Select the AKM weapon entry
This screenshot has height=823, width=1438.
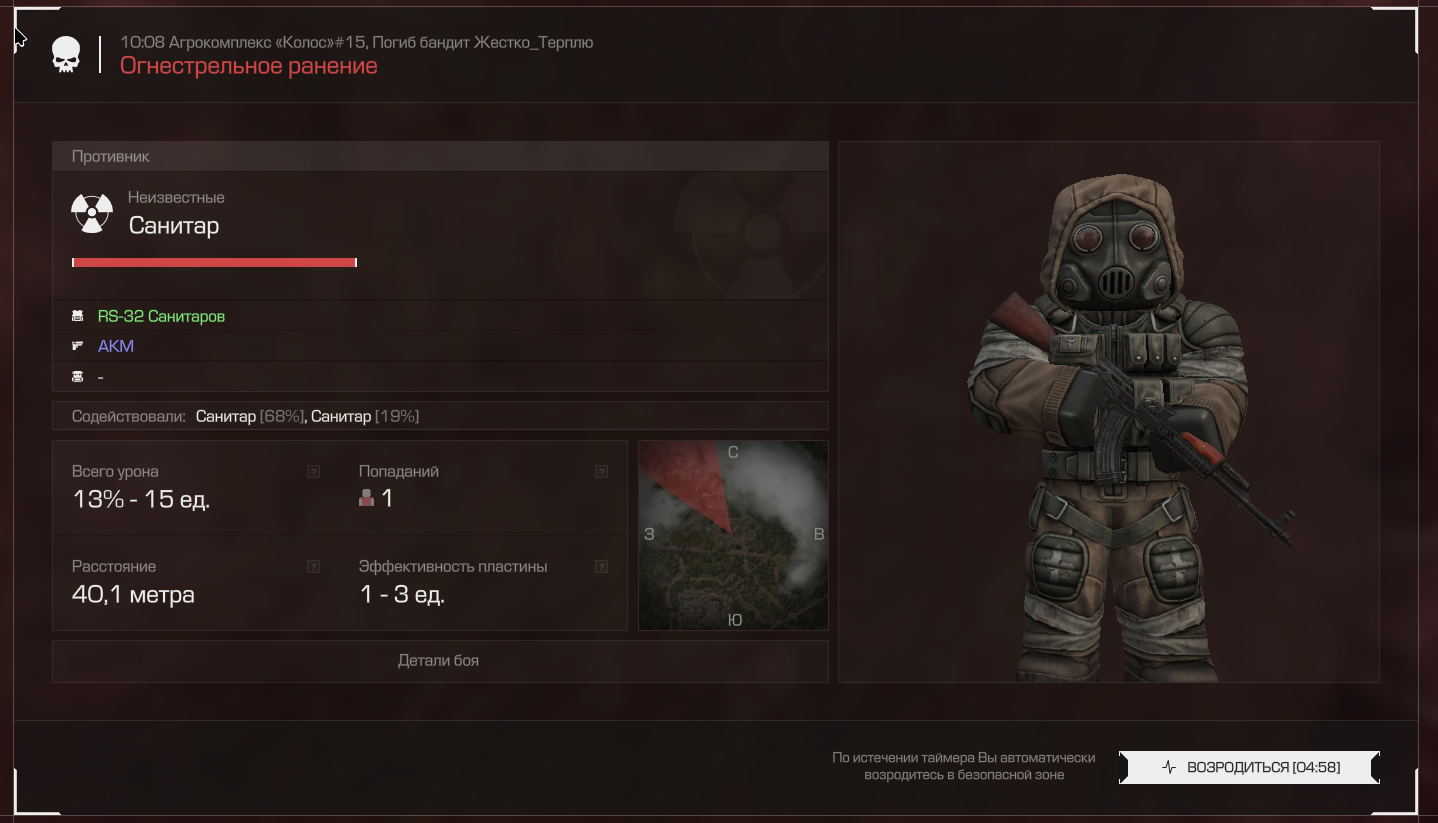point(116,346)
